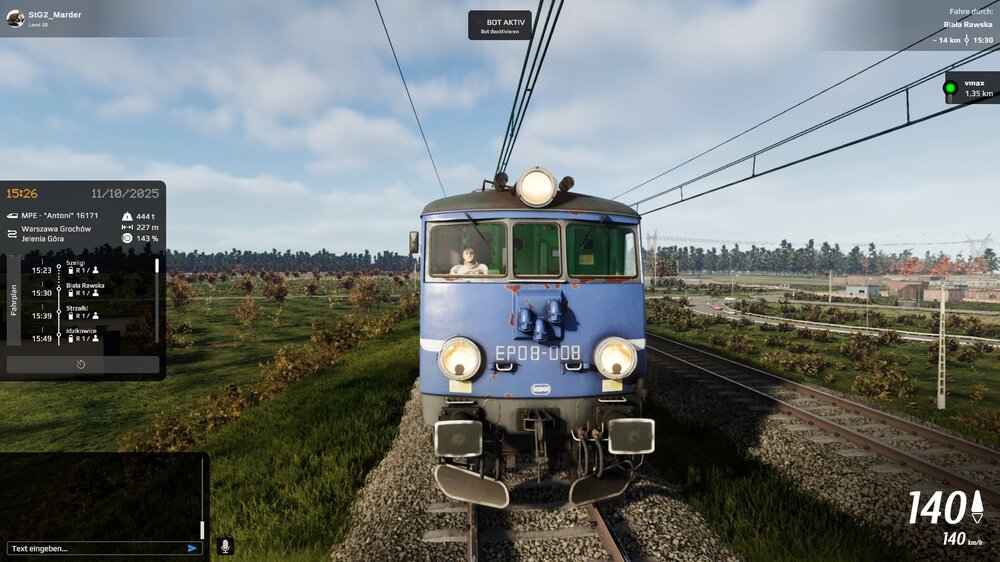The height and width of the screenshot is (562, 1000).
Task: Open the StG2_Marder player profile
Action: click(45, 18)
